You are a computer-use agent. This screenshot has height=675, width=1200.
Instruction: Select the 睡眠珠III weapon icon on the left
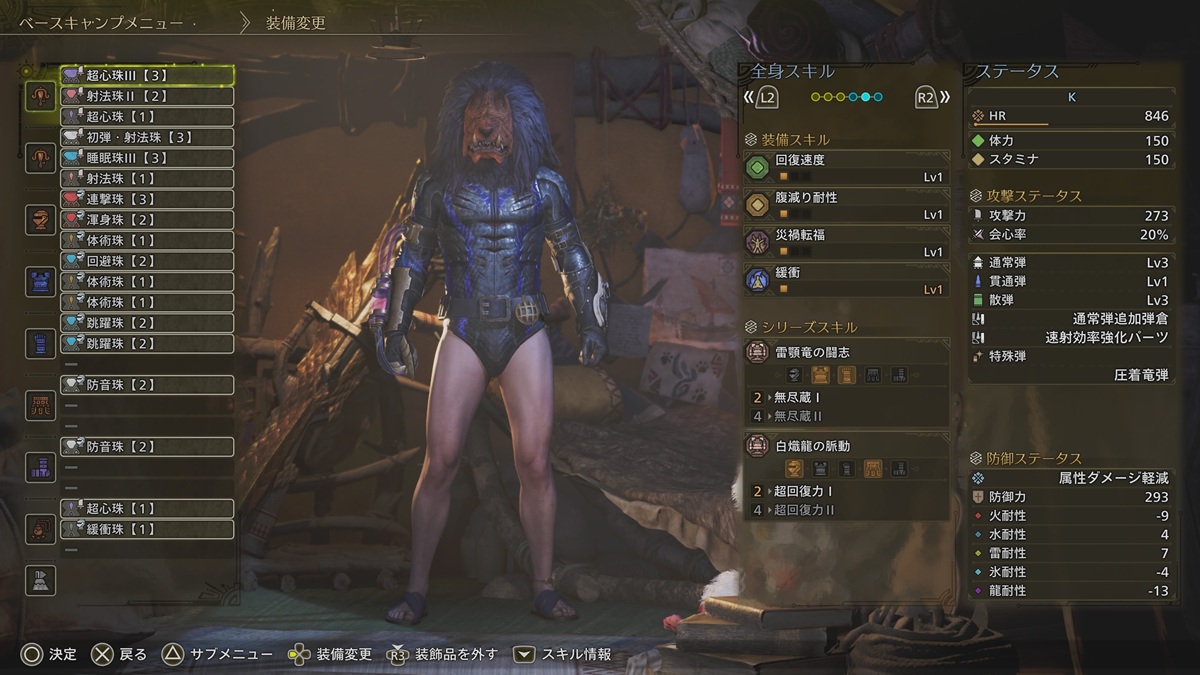click(40, 157)
